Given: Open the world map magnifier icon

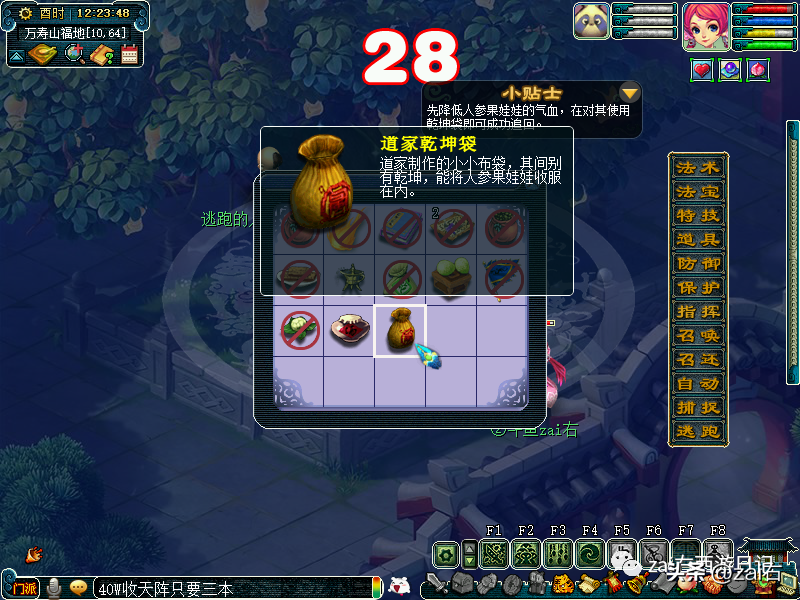Looking at the screenshot, I should click(73, 54).
